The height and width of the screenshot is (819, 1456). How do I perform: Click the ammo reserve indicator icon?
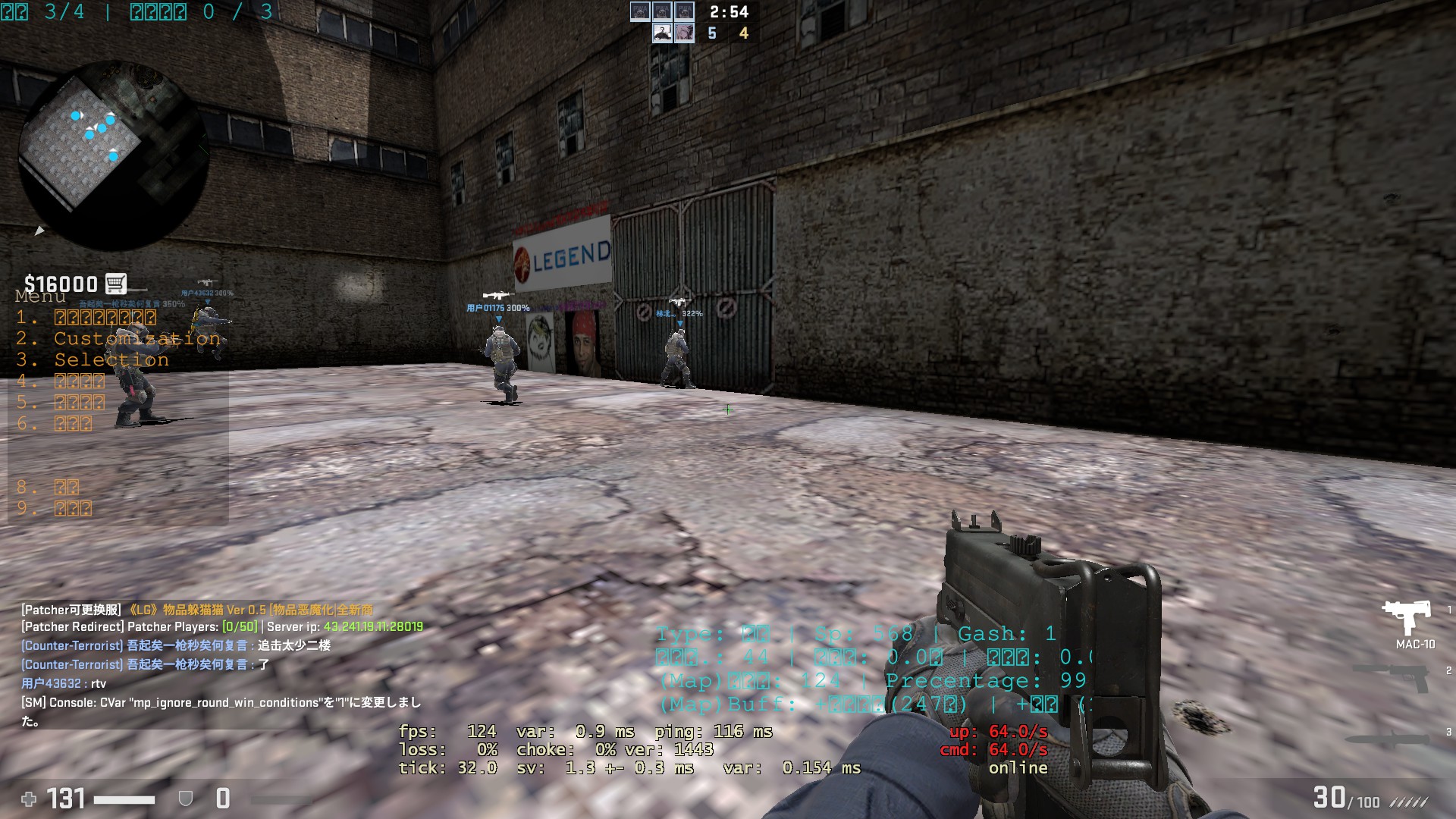(1409, 802)
